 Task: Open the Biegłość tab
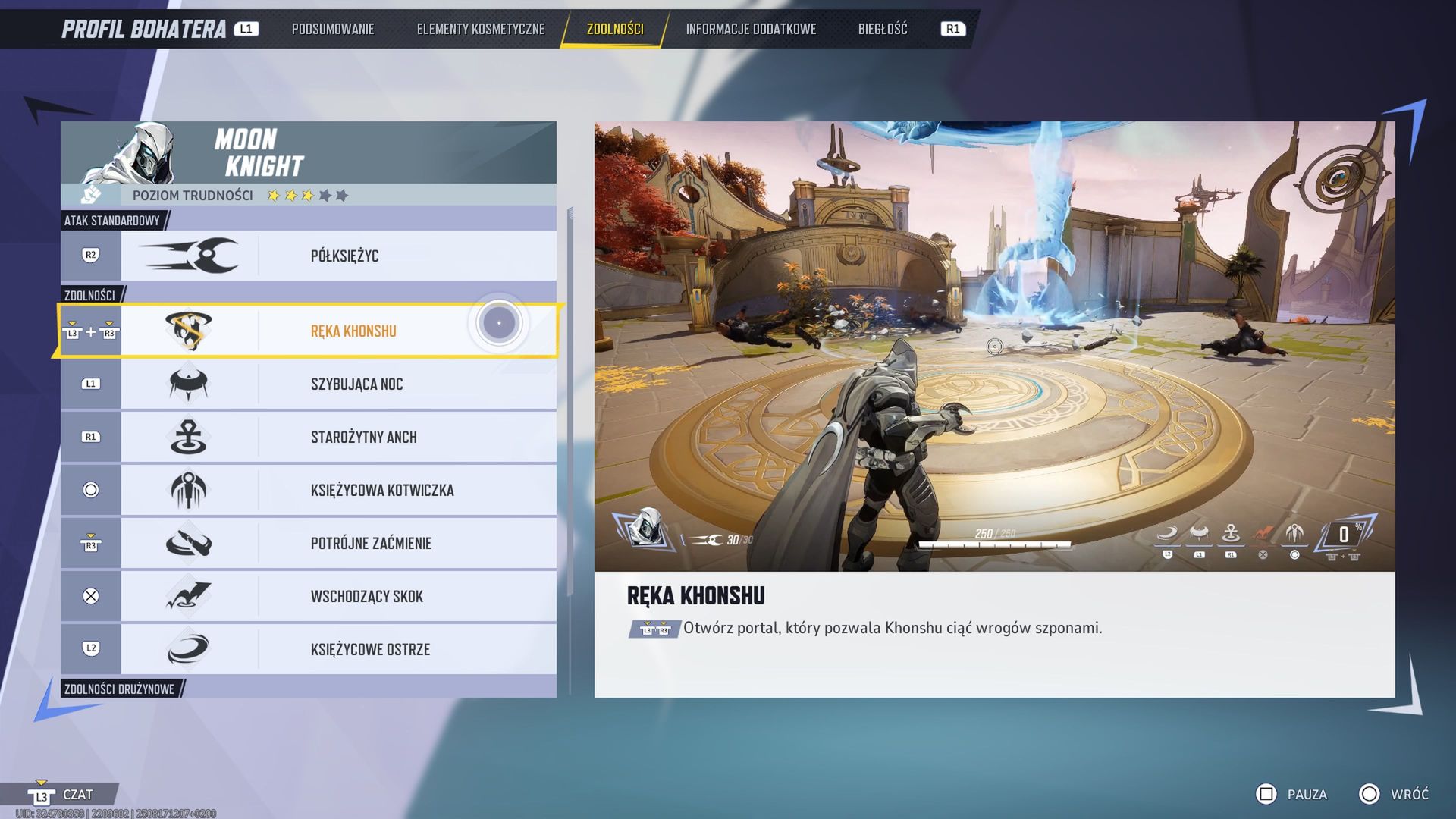coord(882,29)
